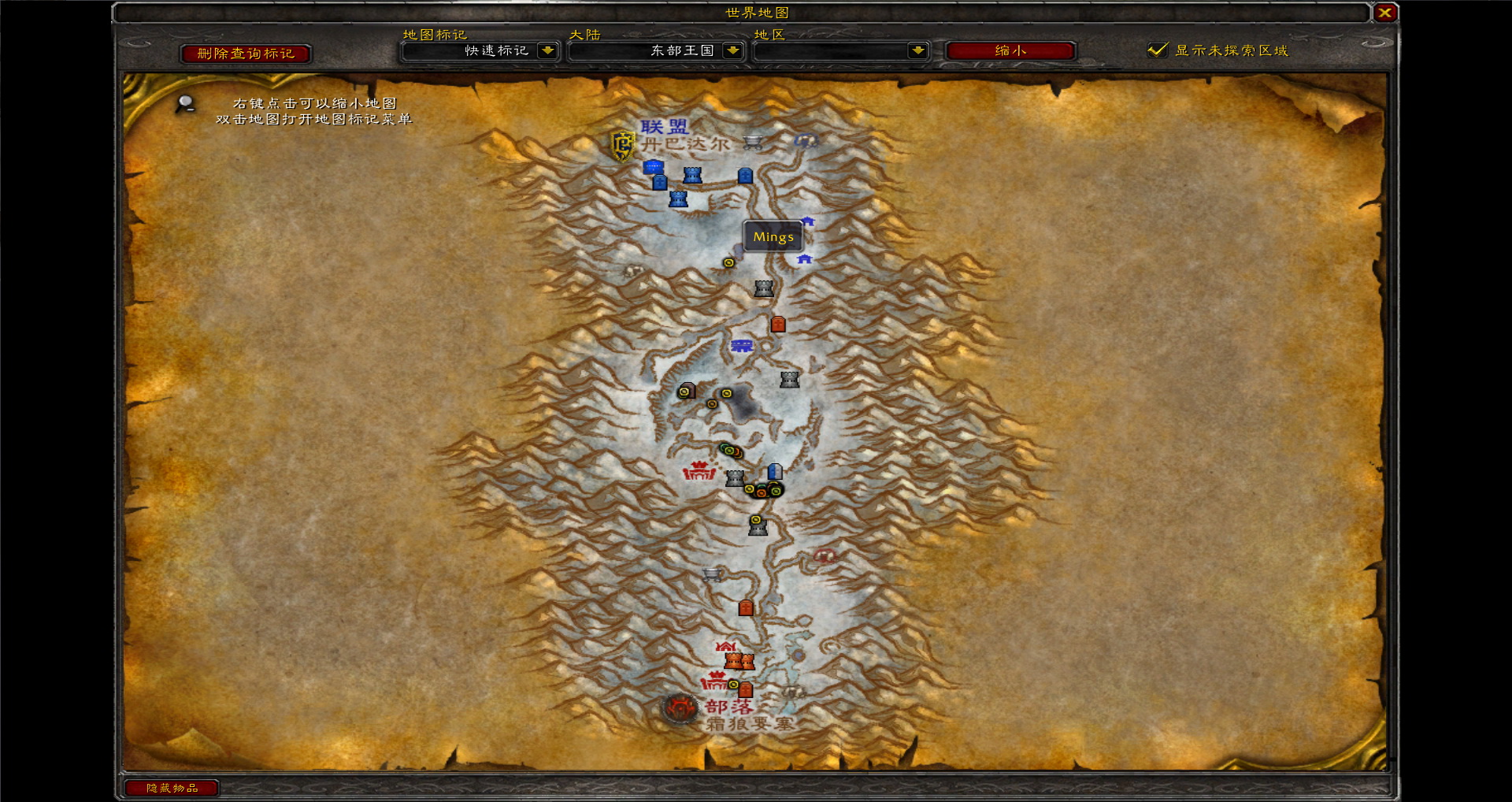Click the blue hut landmark icon east of Mings
Screen dimensions: 1512x802
point(810,220)
